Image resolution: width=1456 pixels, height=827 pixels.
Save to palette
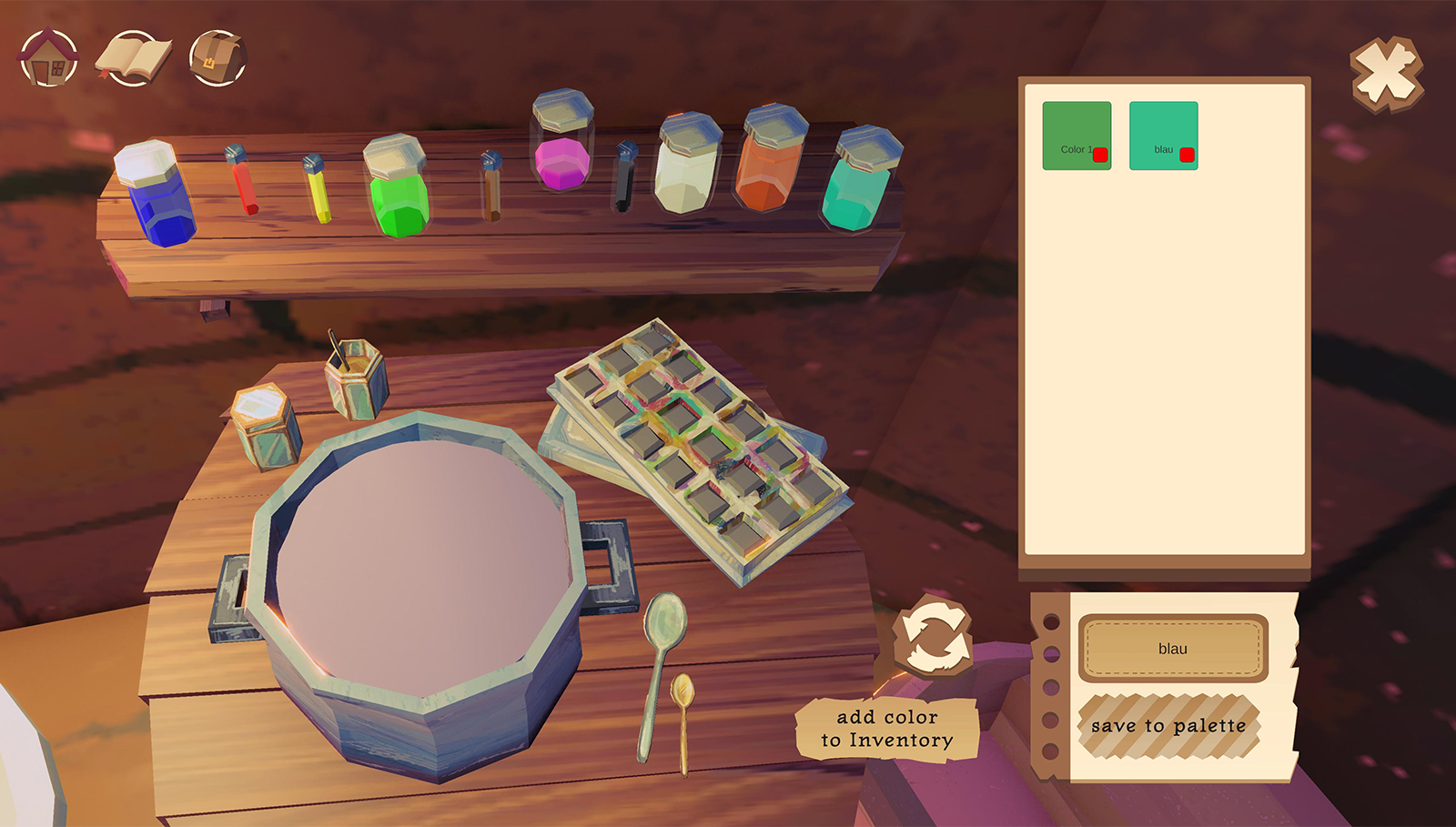(1168, 726)
